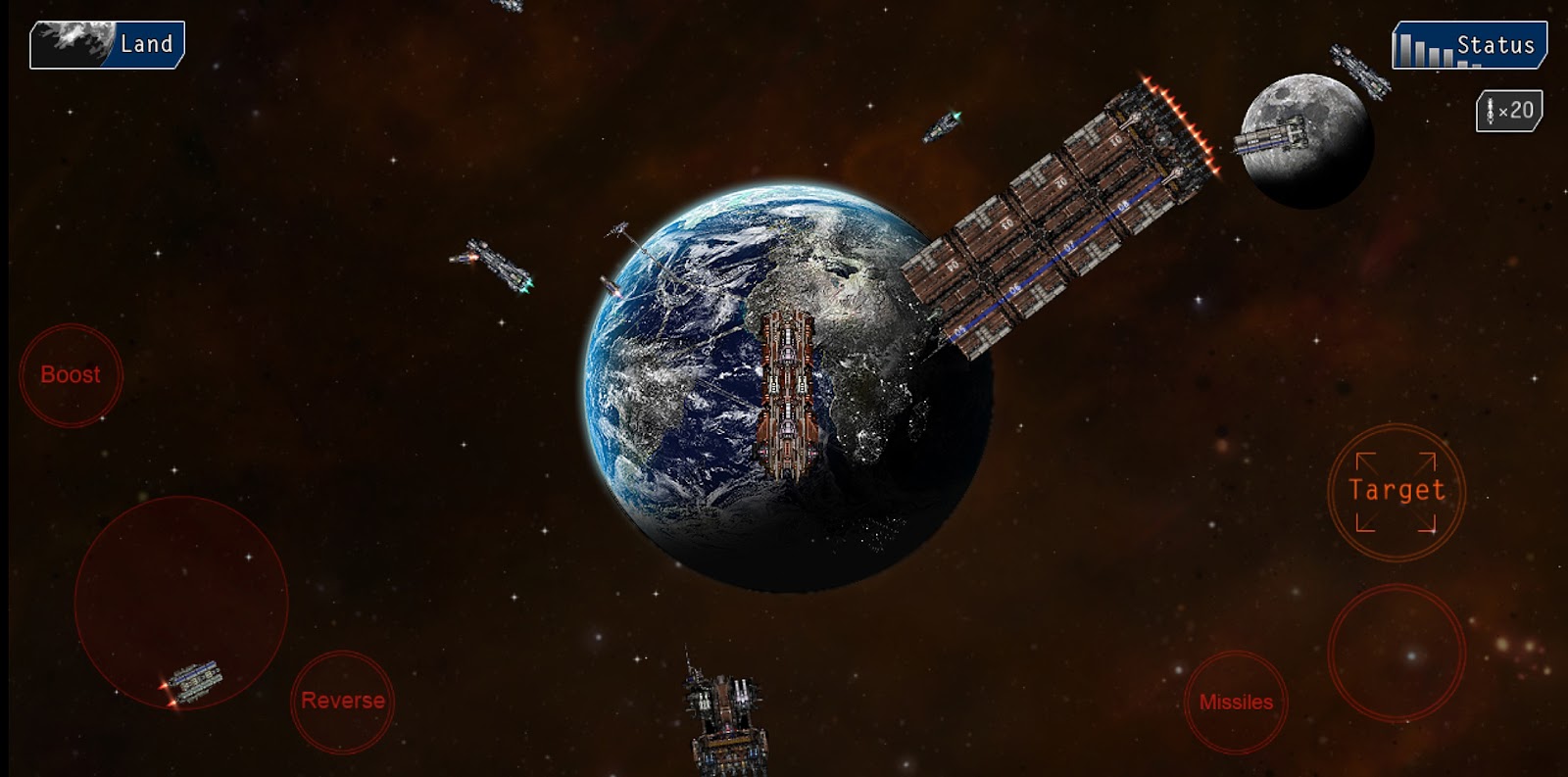The height and width of the screenshot is (777, 1568).
Task: Fire using the Missiles button
Action: (1236, 702)
